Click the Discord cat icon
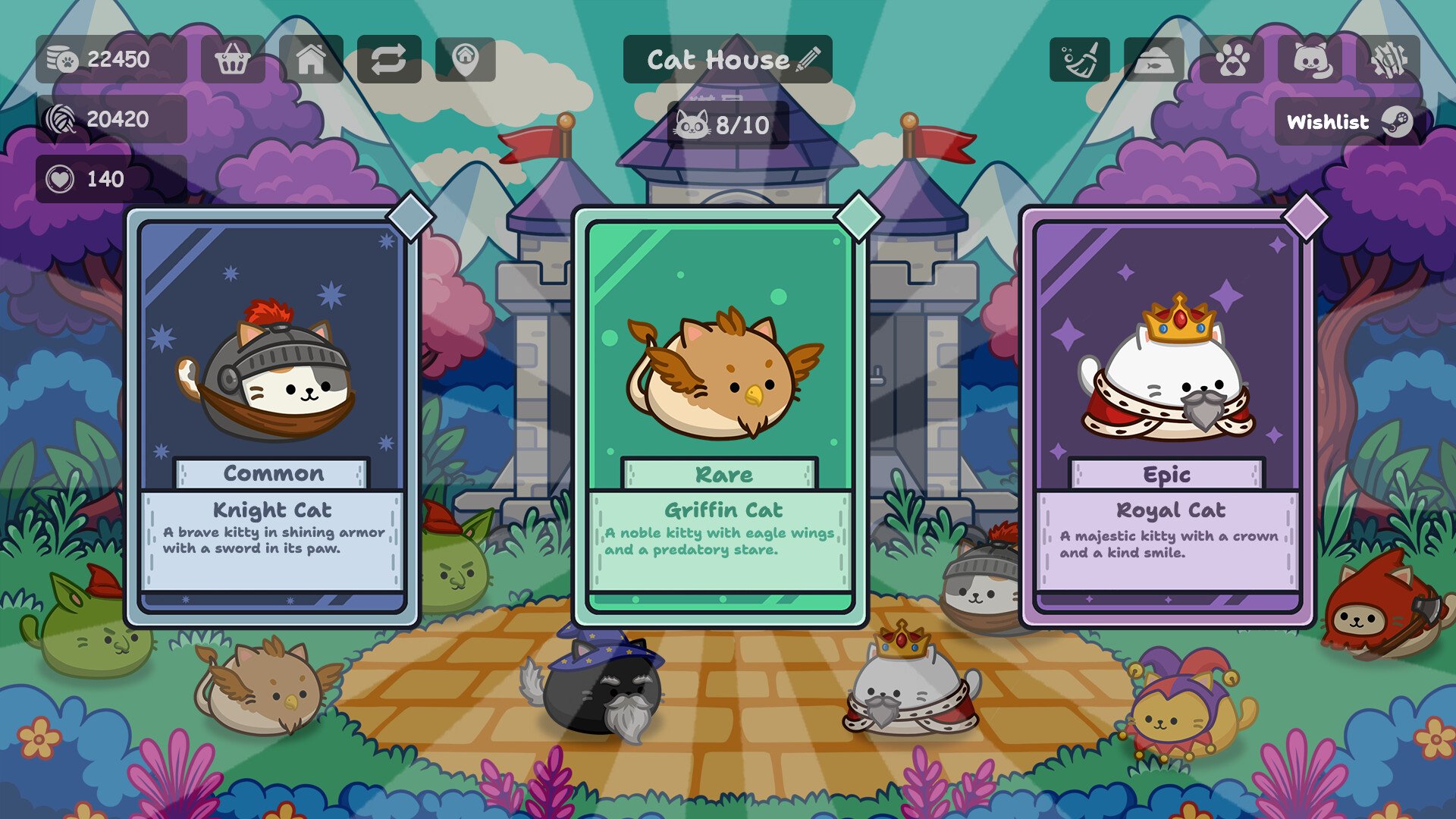 pyautogui.click(x=1310, y=59)
